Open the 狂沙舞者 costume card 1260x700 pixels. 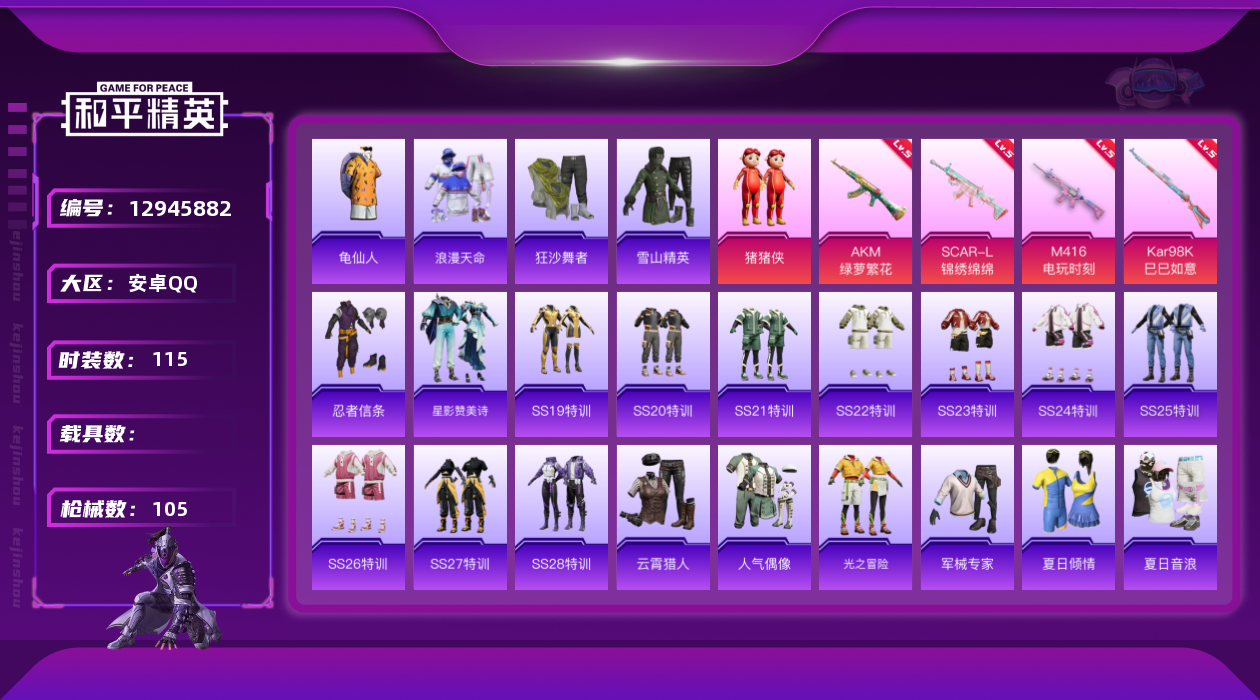click(x=561, y=210)
